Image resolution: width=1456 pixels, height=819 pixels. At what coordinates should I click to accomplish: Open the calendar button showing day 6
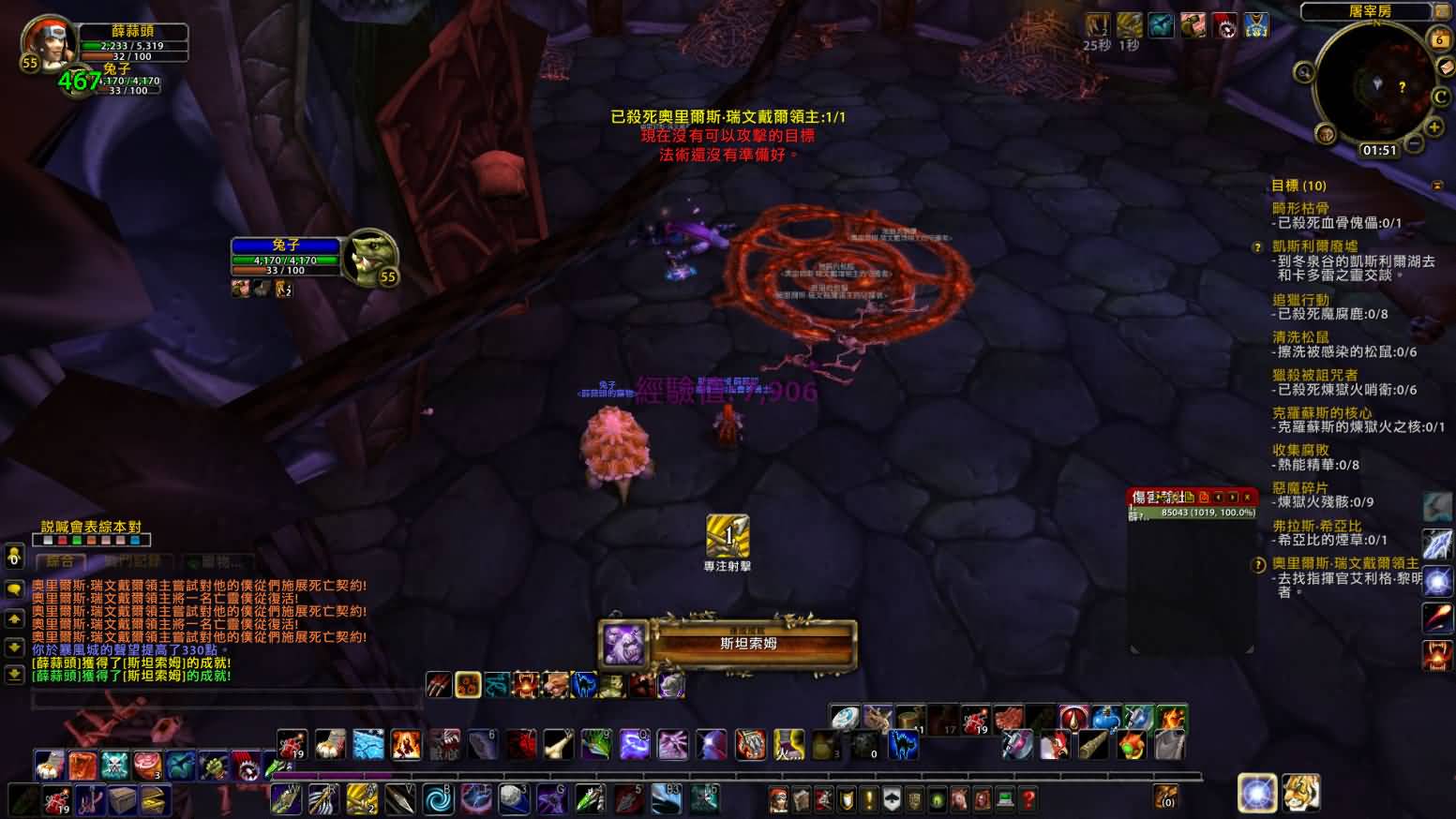click(1439, 39)
